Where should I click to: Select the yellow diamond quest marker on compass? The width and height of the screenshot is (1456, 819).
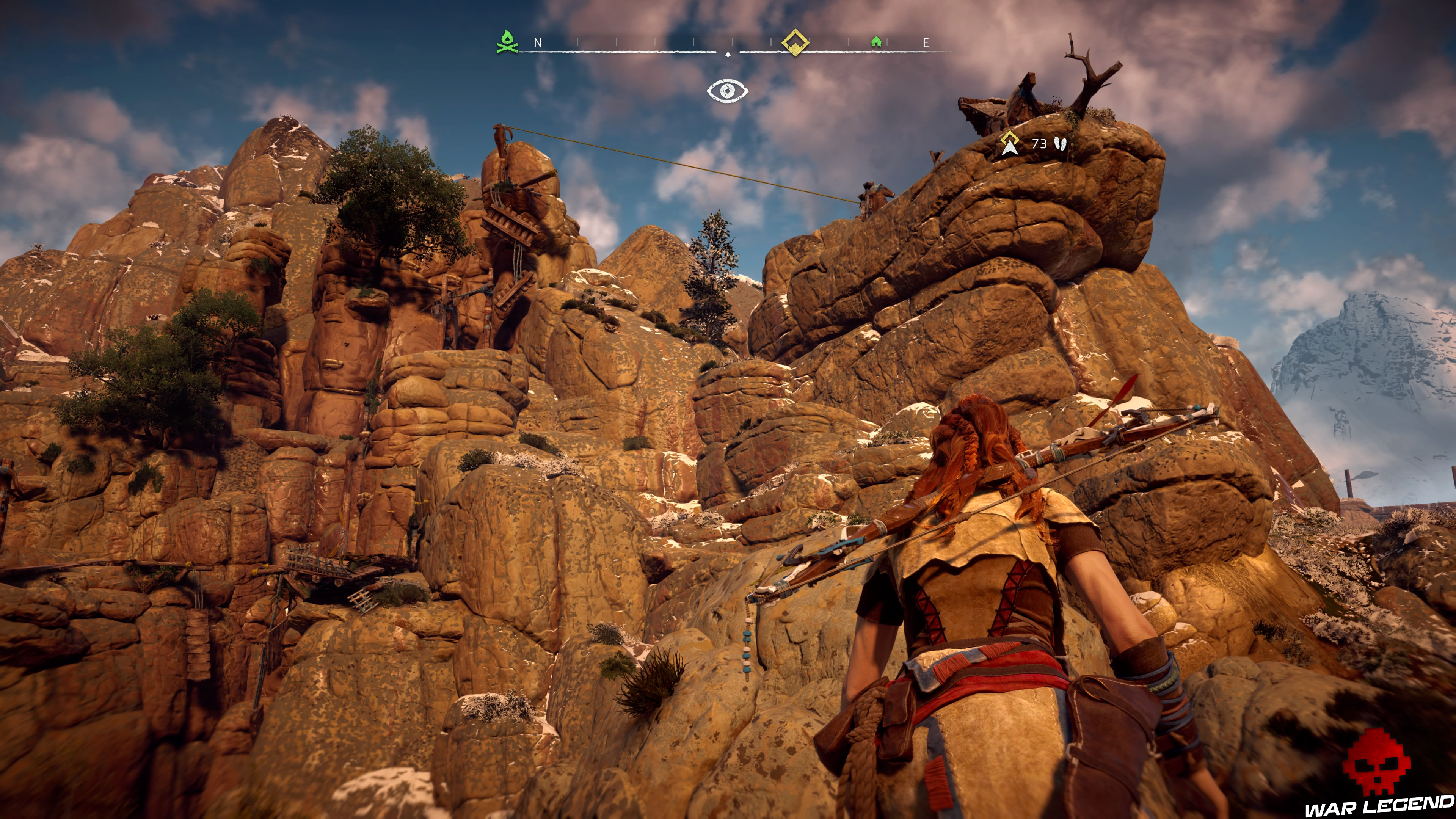coord(795,41)
